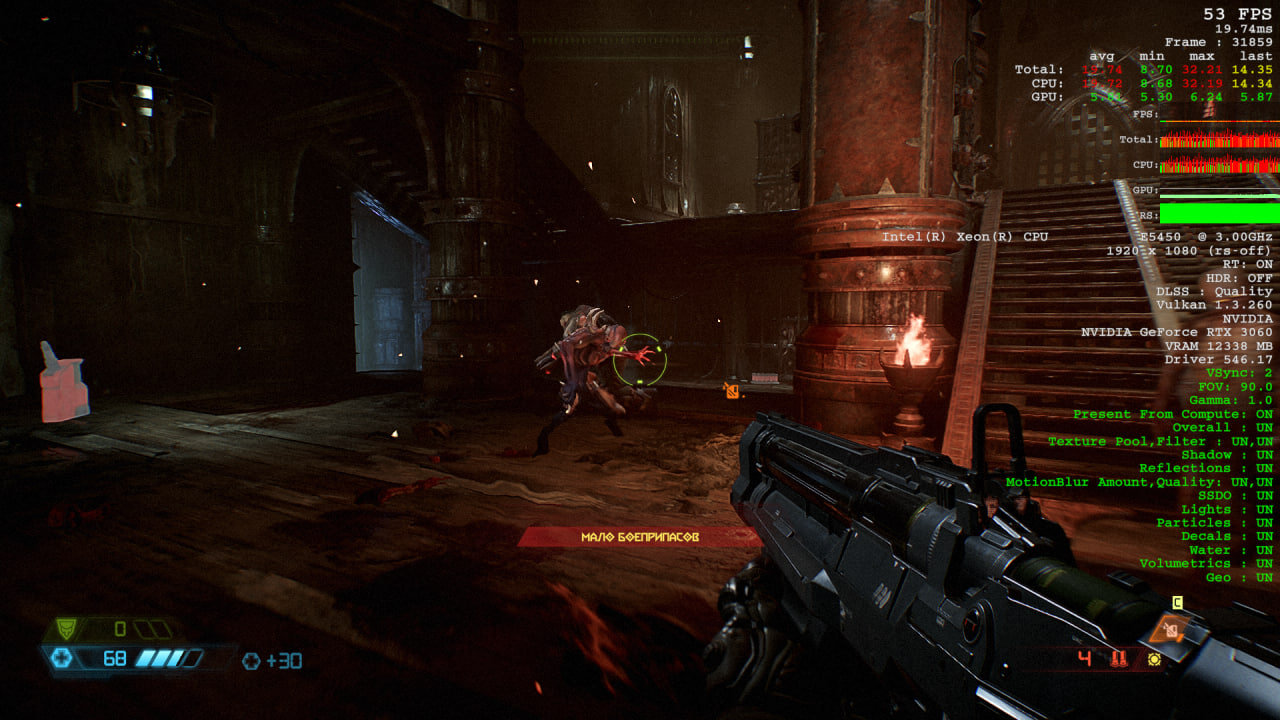The image size is (1280, 720).
Task: Click the blue health cross icon
Action: point(59,658)
